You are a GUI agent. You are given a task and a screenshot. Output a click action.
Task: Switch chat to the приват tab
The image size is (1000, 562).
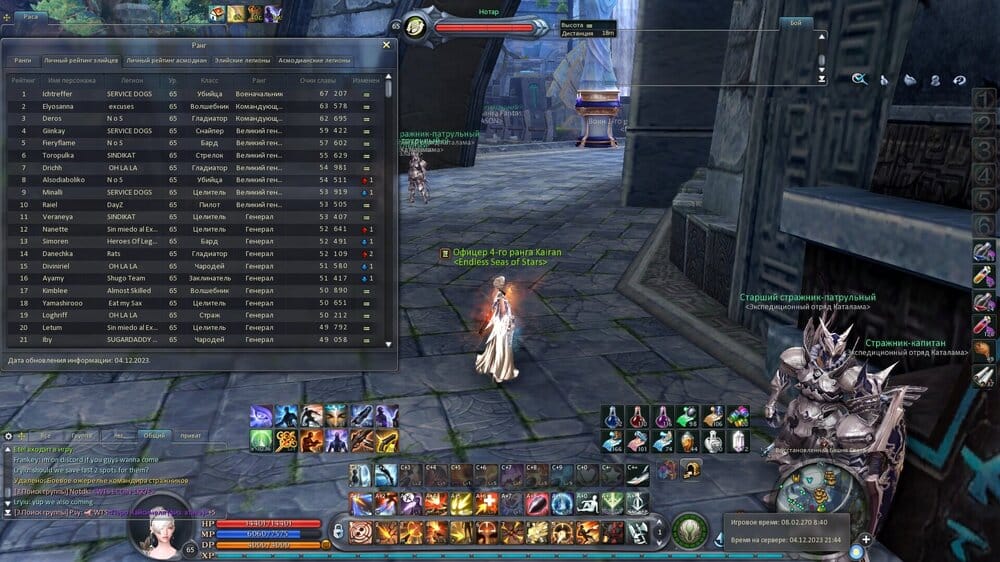(190, 436)
